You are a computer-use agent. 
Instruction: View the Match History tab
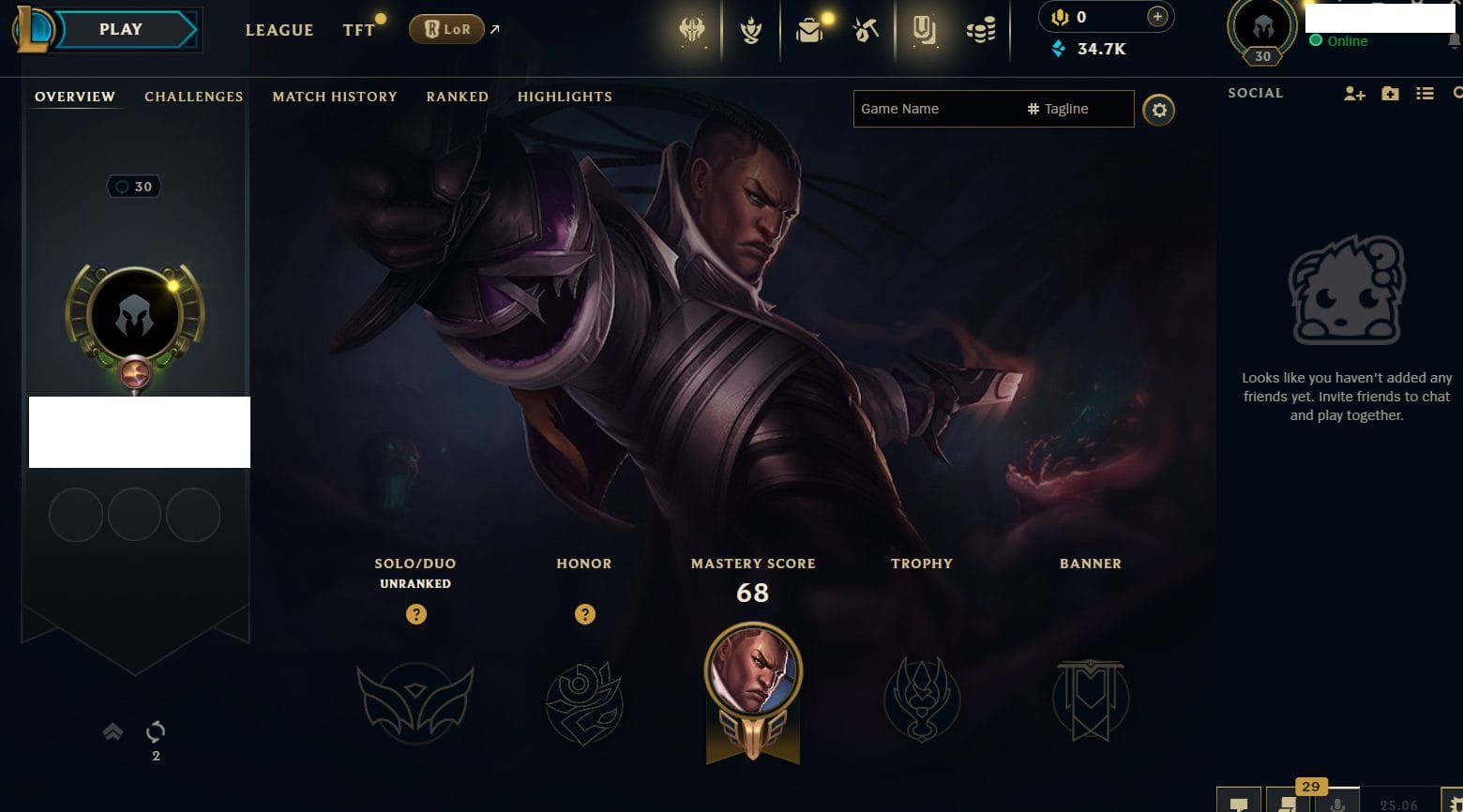pos(335,97)
